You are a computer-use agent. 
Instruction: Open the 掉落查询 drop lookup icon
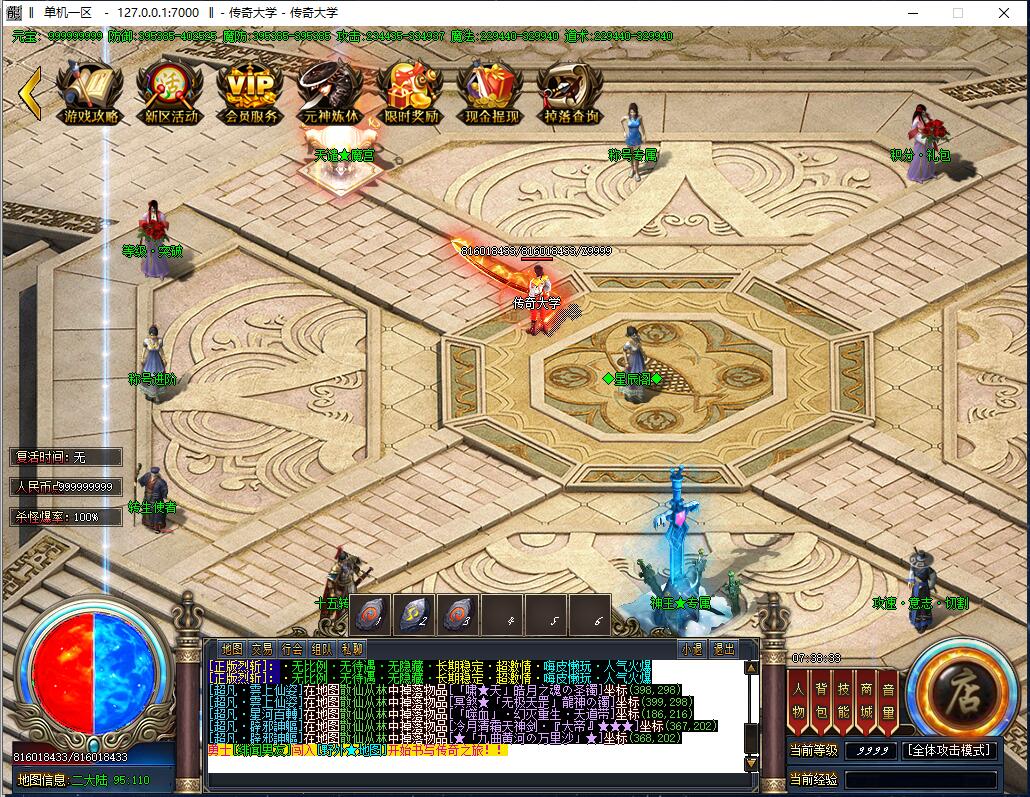[x=571, y=91]
